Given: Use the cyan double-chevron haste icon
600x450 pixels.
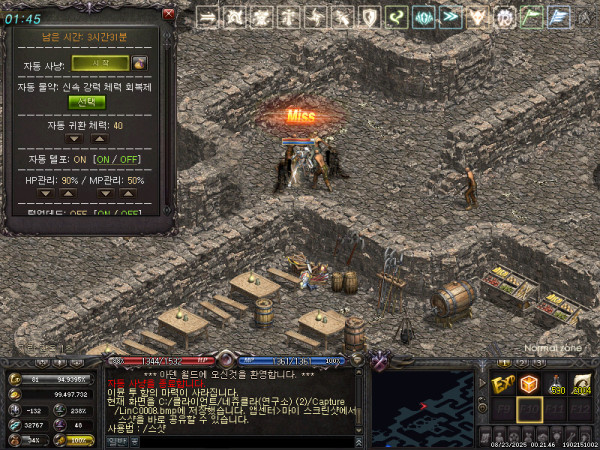Looking at the screenshot, I should click(451, 17).
